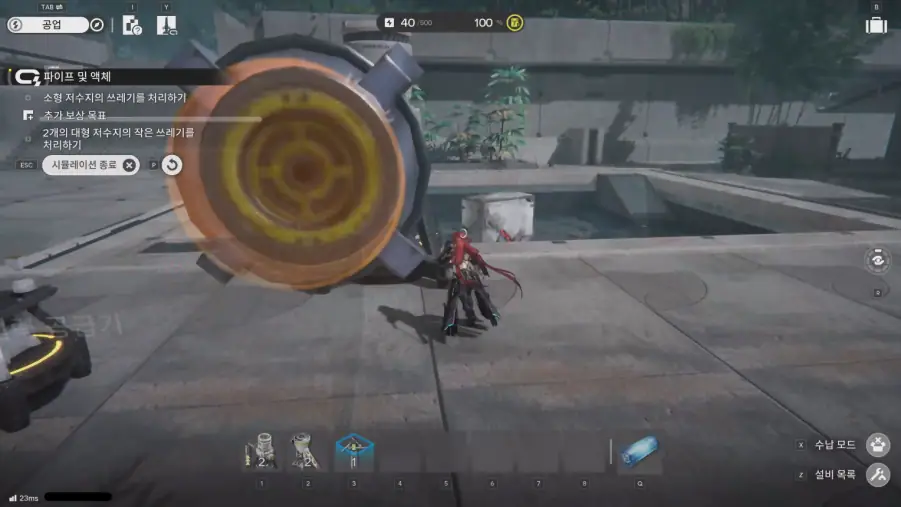The image size is (901, 507).
Task: End simulation with 시뮬레이션 종료 button
Action: point(90,165)
